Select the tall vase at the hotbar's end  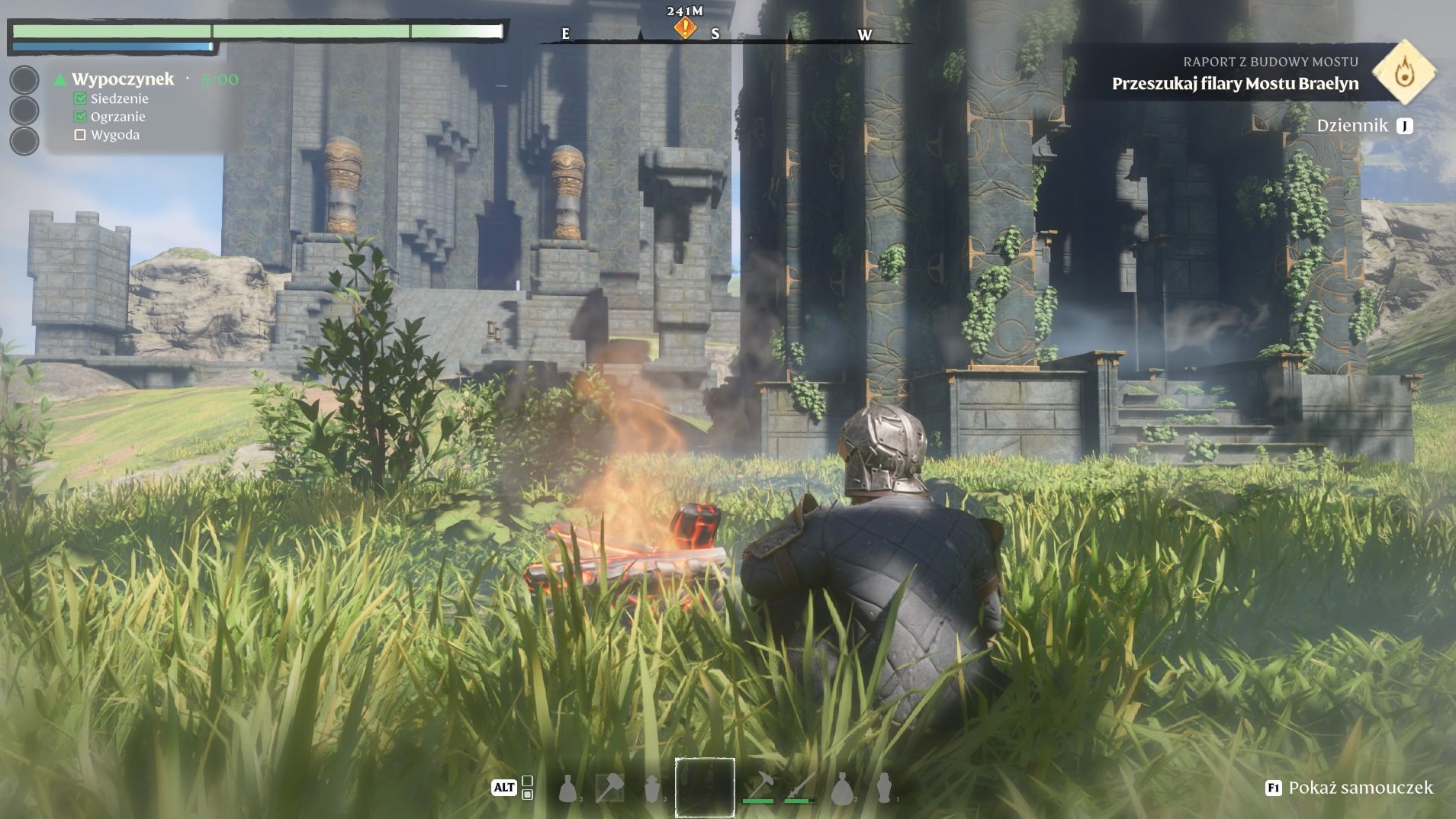click(x=883, y=788)
